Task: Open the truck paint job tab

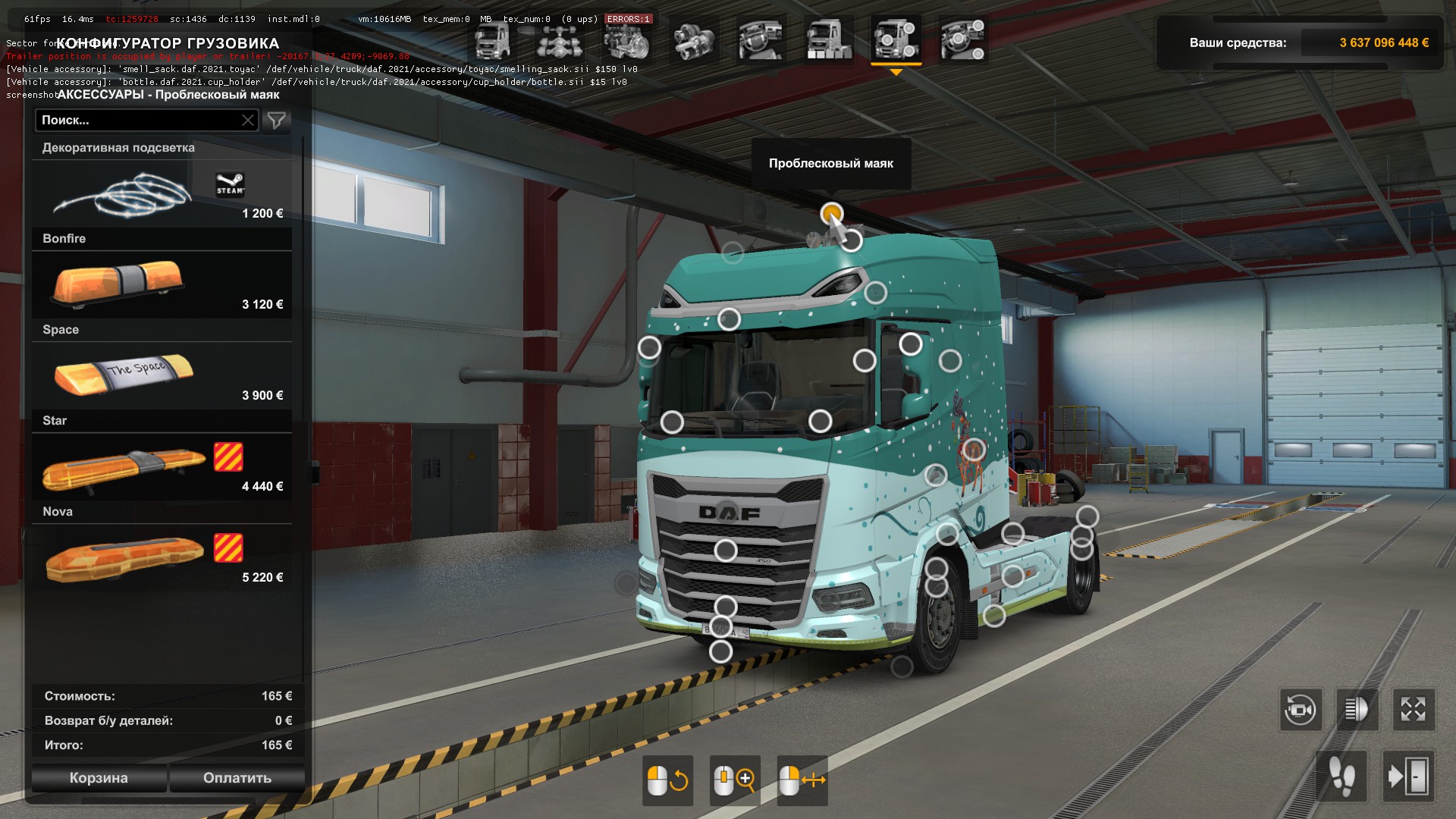Action: [828, 39]
